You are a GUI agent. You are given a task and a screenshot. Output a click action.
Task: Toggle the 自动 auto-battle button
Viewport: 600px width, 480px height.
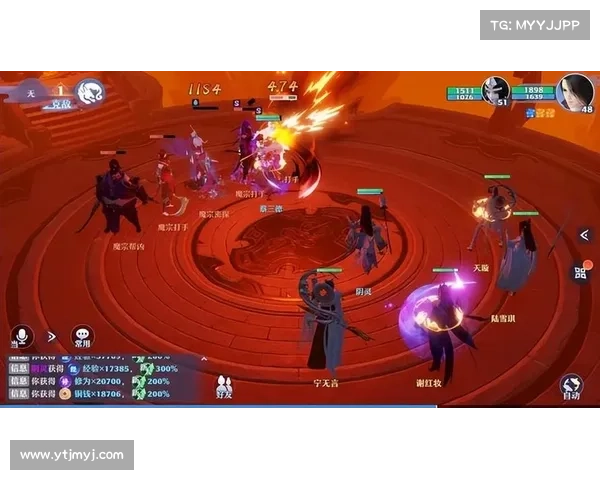571,387
